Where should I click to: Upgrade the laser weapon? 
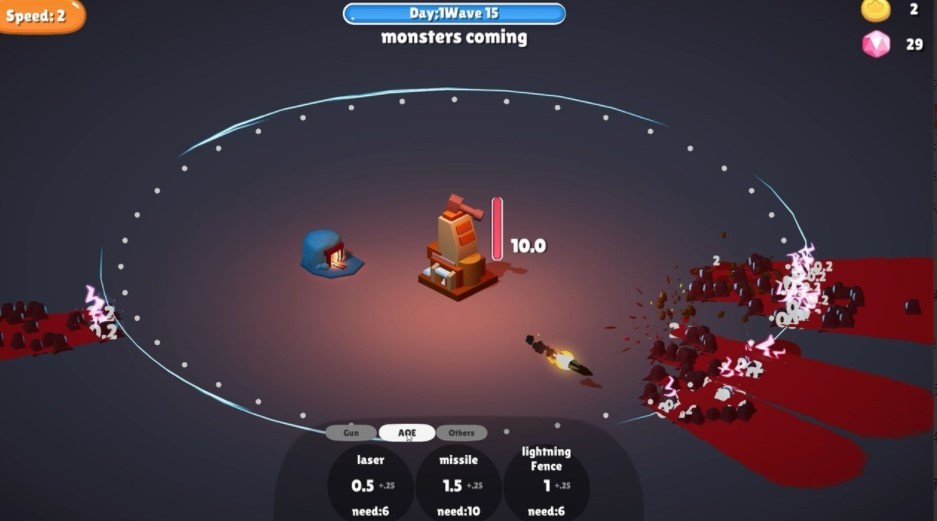[x=370, y=484]
